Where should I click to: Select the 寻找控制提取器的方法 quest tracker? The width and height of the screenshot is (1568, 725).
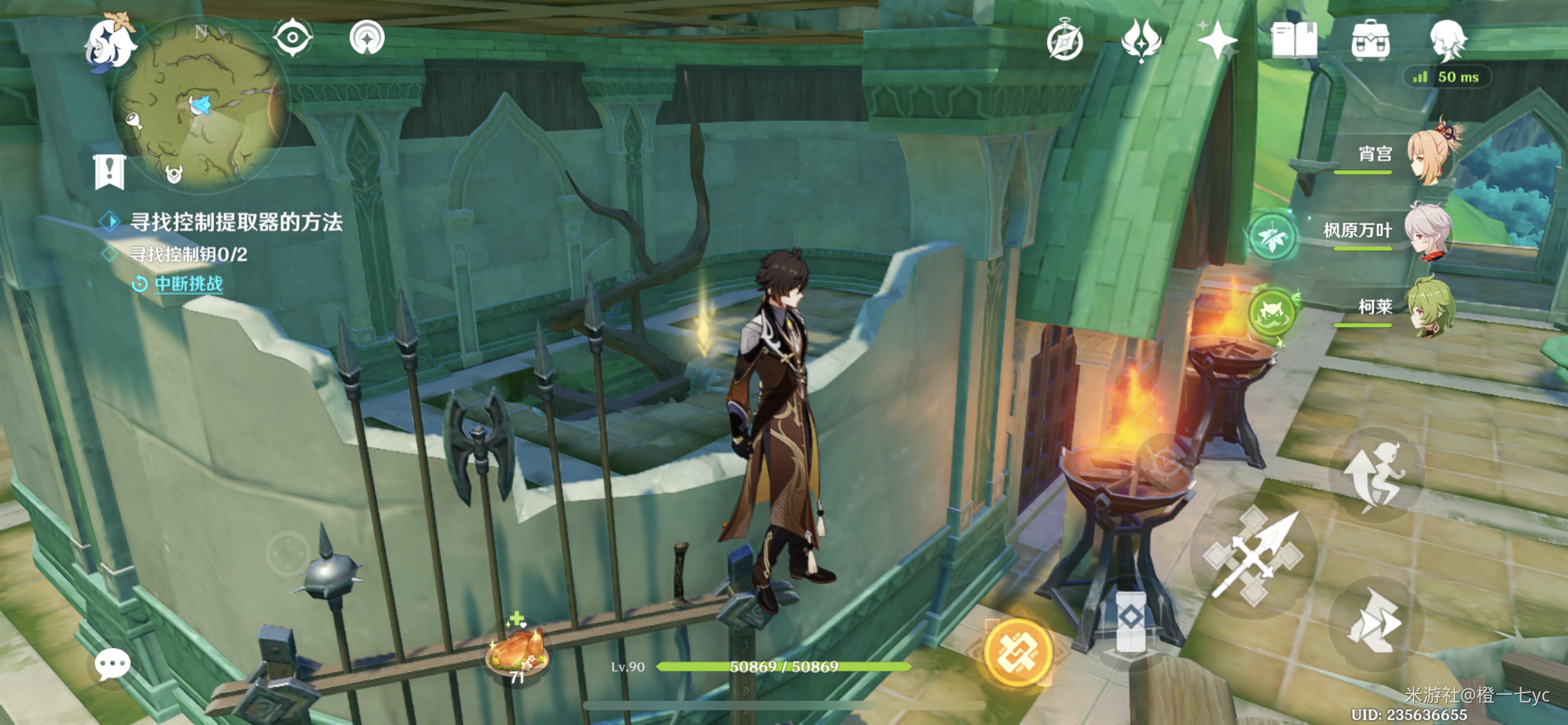pyautogui.click(x=235, y=222)
